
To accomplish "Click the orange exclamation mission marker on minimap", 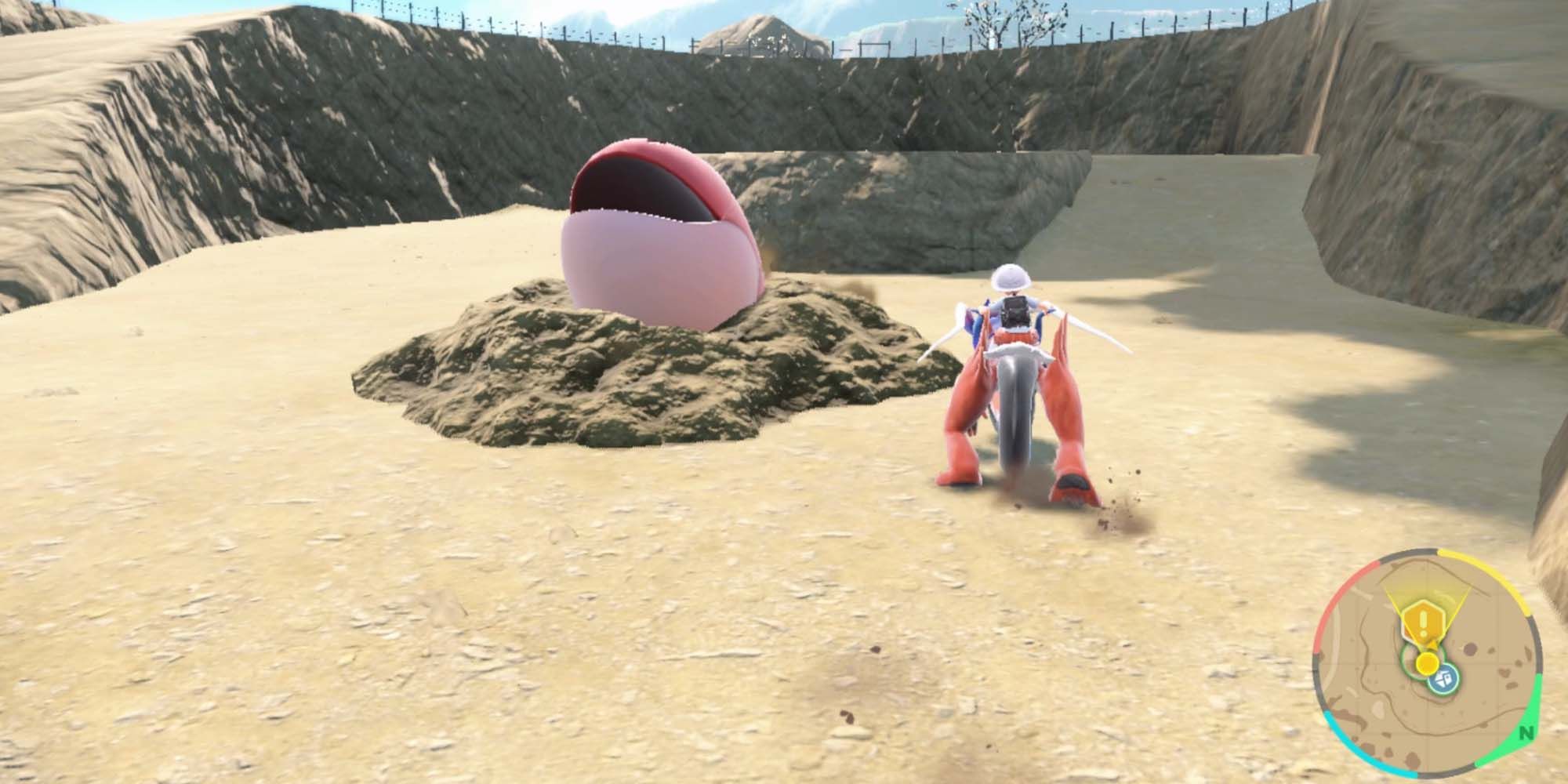I will pyautogui.click(x=1422, y=621).
